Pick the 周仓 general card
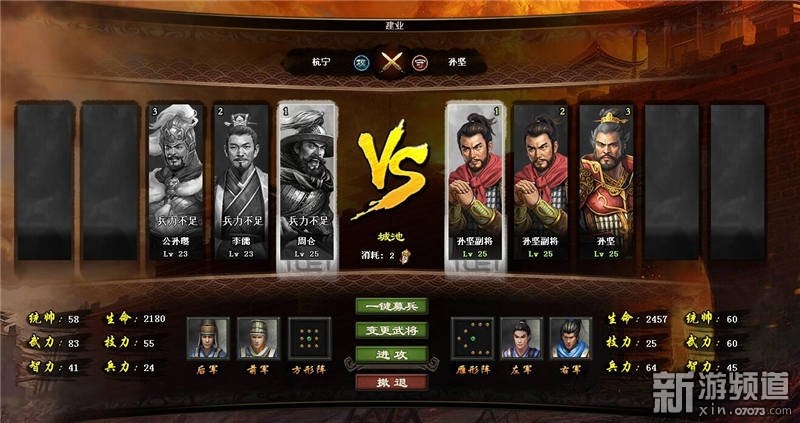This screenshot has width=800, height=423. coord(306,183)
